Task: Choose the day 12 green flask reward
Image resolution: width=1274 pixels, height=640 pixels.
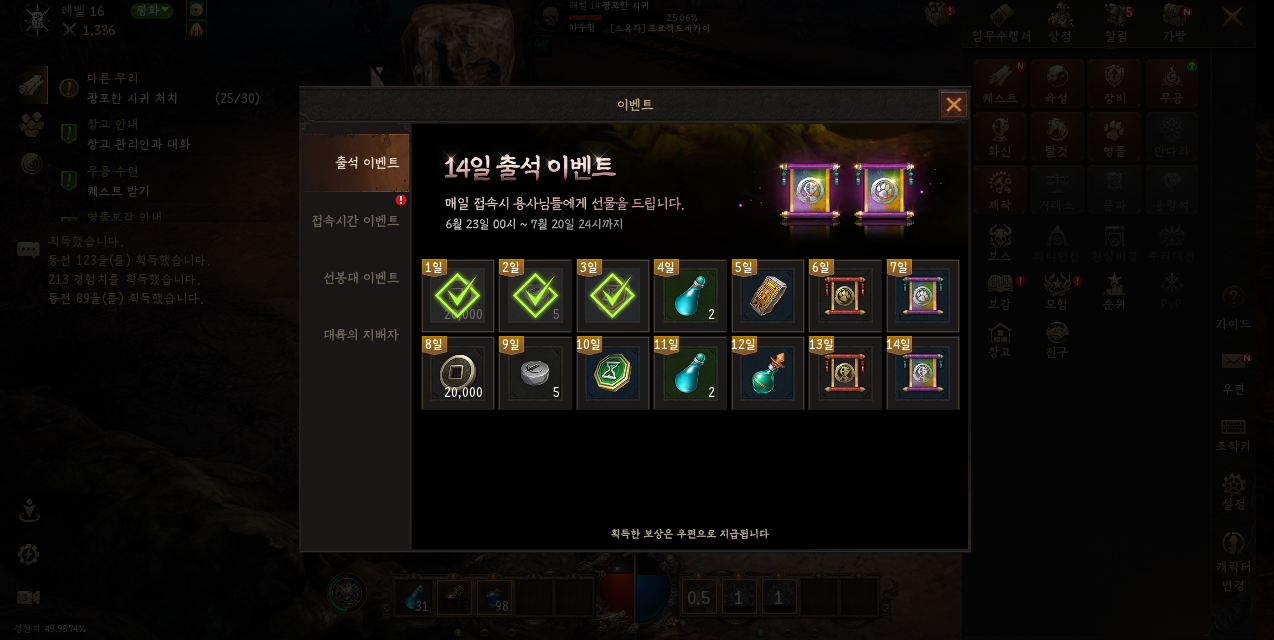Action: click(768, 374)
